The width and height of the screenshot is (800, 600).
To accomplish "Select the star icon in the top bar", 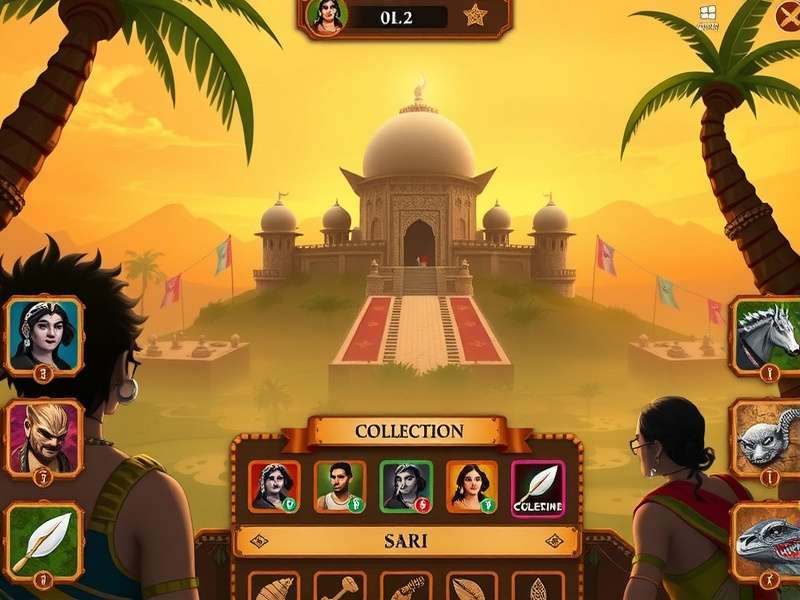I will 474,16.
